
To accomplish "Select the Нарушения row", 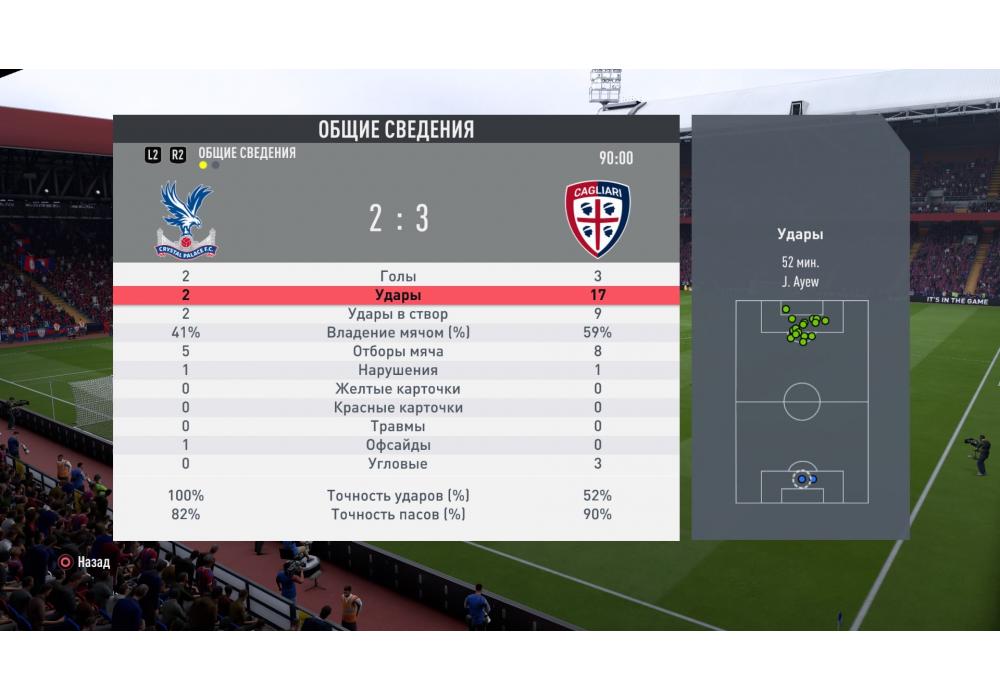I will (x=398, y=371).
